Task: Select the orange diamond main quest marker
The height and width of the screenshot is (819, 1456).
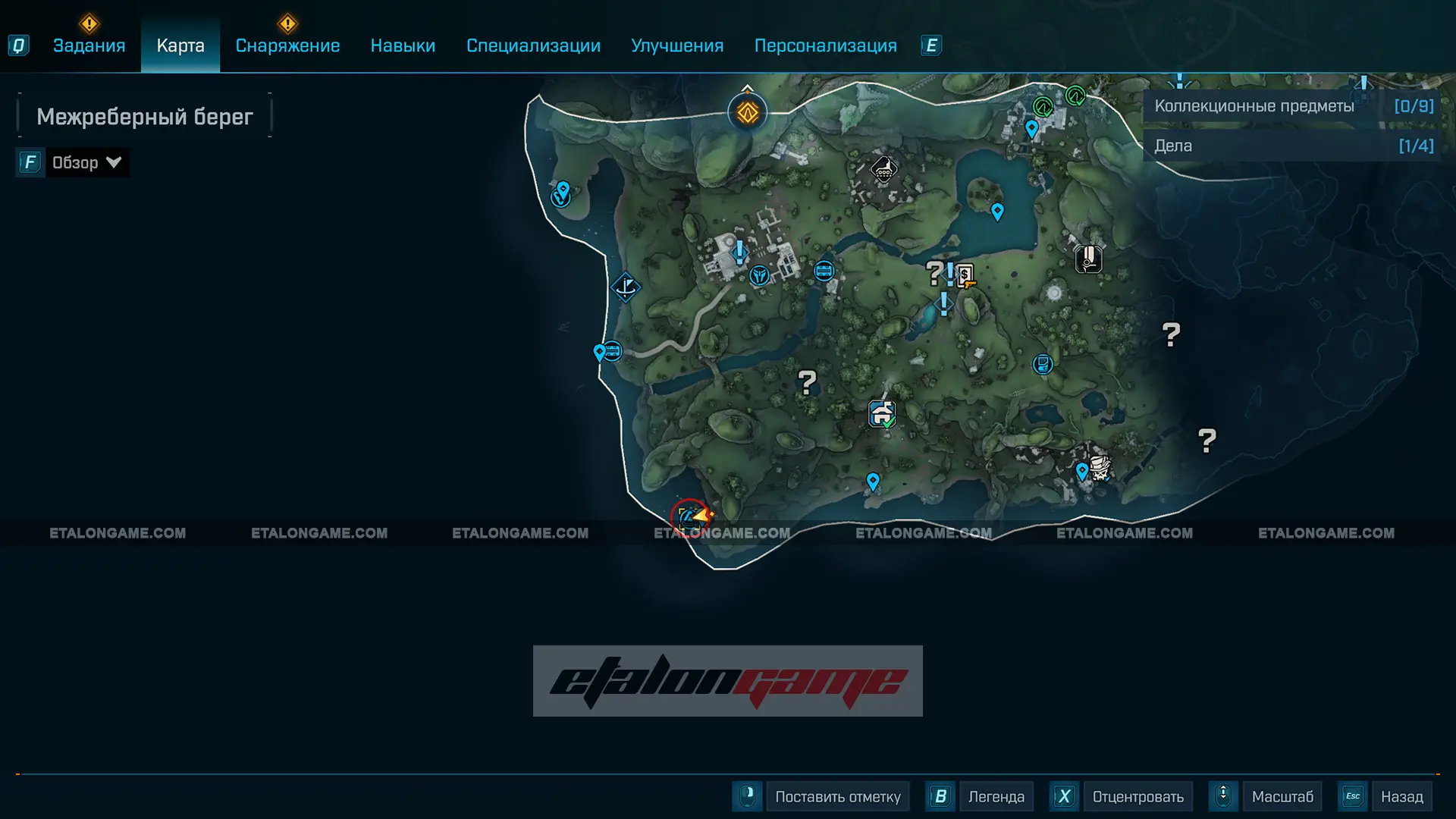Action: pyautogui.click(x=748, y=113)
